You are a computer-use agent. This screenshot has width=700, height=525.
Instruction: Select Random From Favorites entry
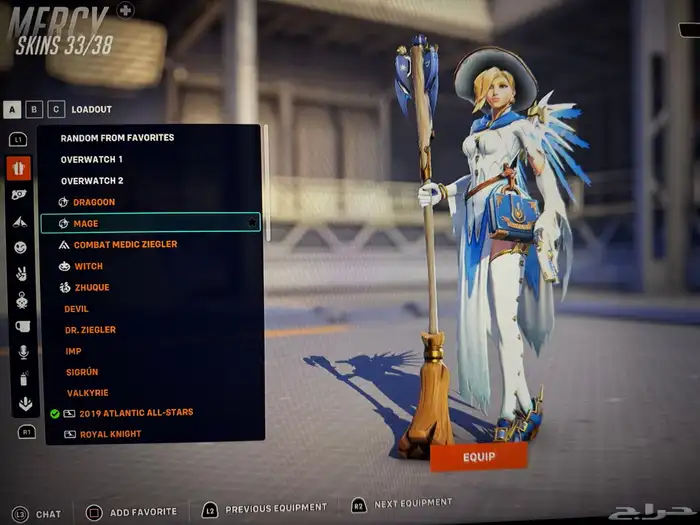[x=117, y=138]
